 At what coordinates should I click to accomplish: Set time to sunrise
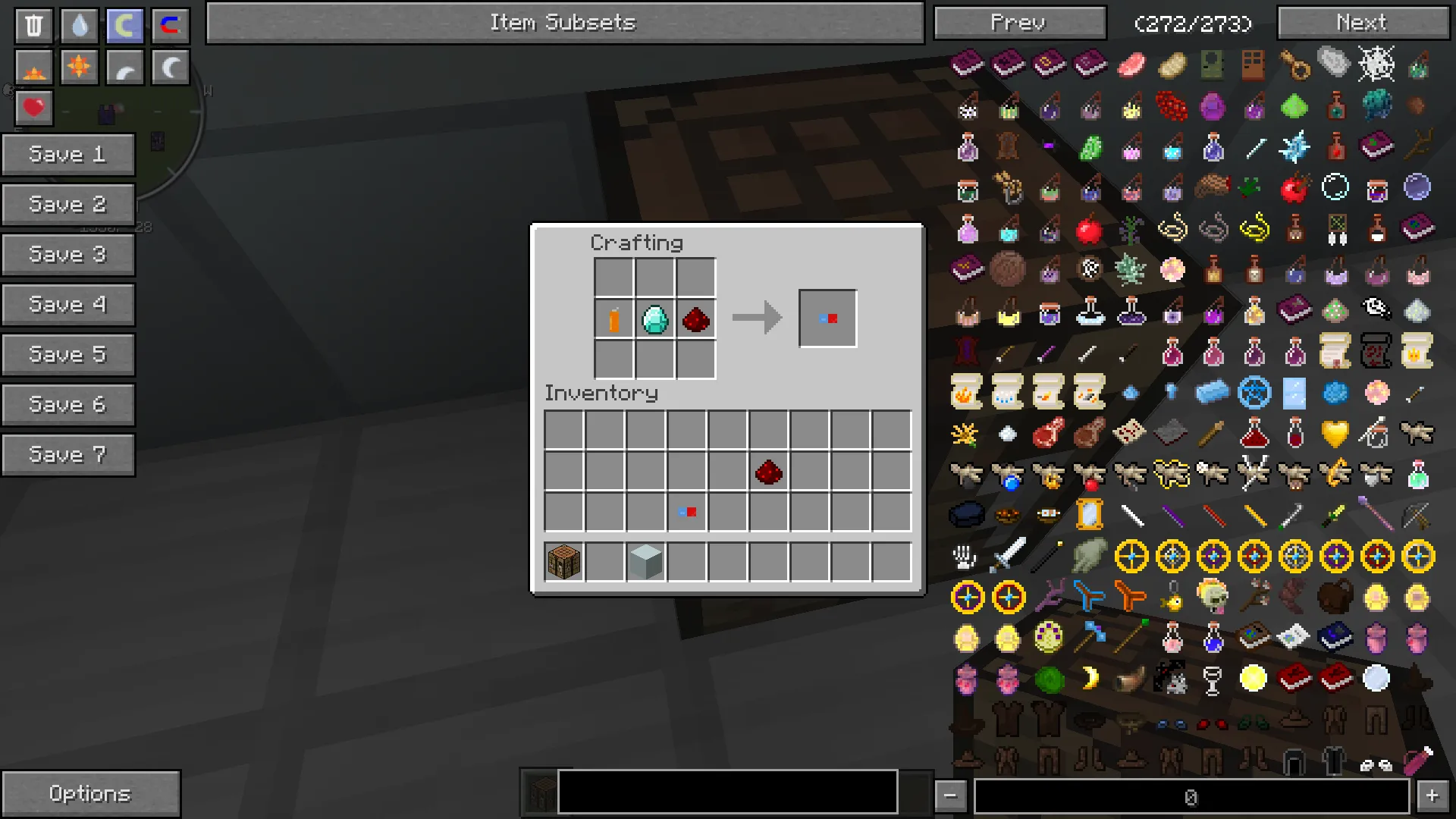coord(33,67)
